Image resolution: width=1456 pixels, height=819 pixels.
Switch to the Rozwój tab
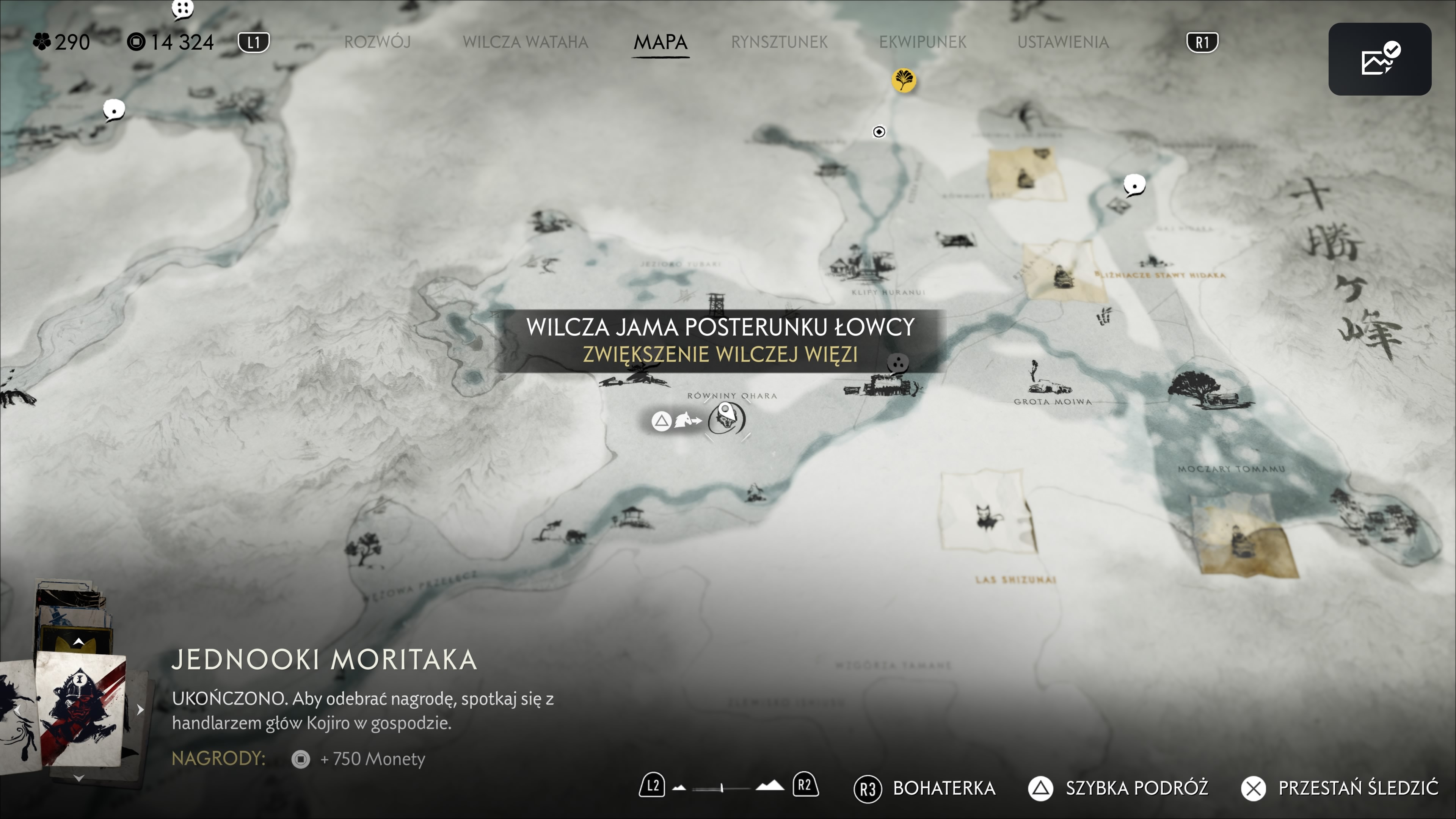377,42
